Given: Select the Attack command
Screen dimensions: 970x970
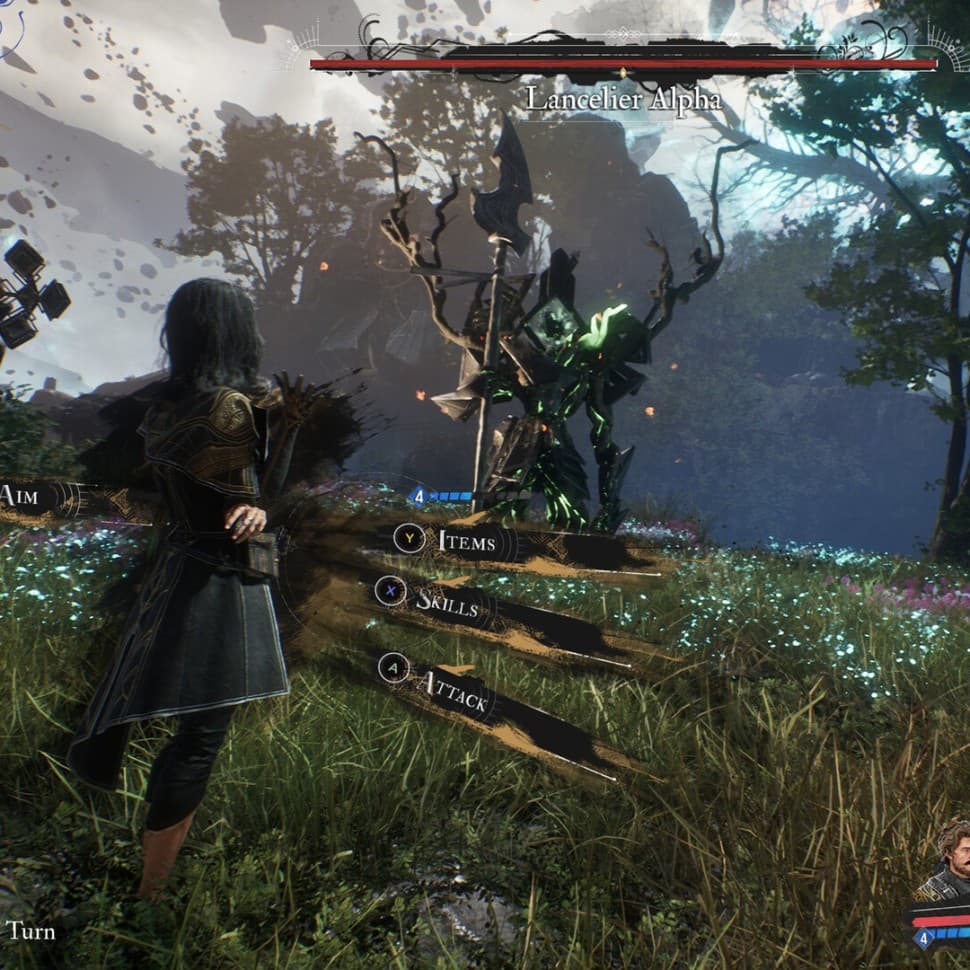Looking at the screenshot, I should tap(452, 690).
